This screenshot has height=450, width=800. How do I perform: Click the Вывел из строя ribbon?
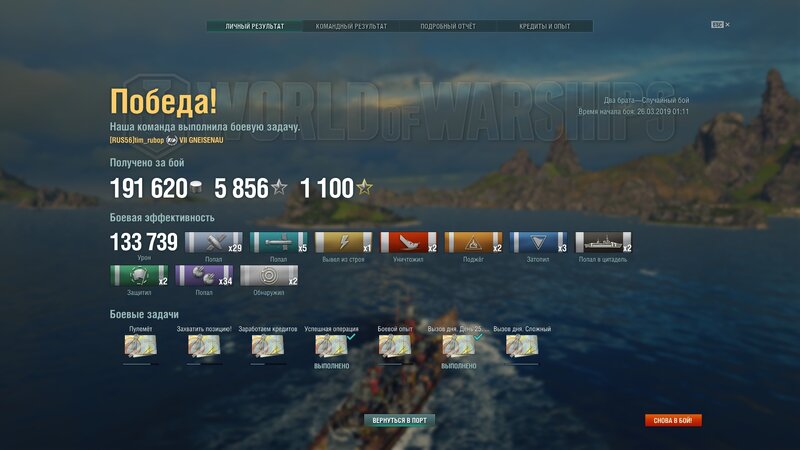[344, 243]
